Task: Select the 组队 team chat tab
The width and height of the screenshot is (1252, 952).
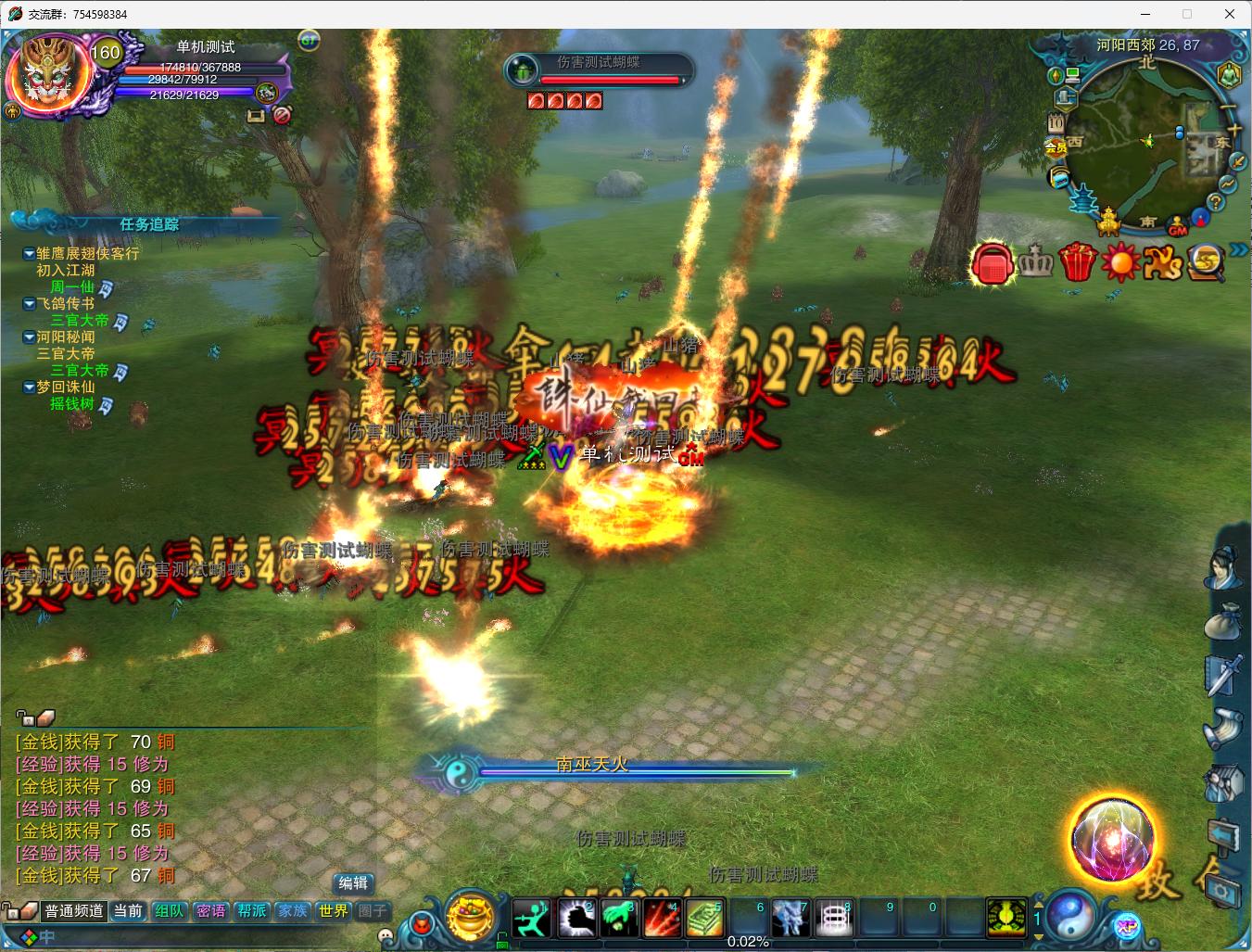Action: tap(170, 911)
